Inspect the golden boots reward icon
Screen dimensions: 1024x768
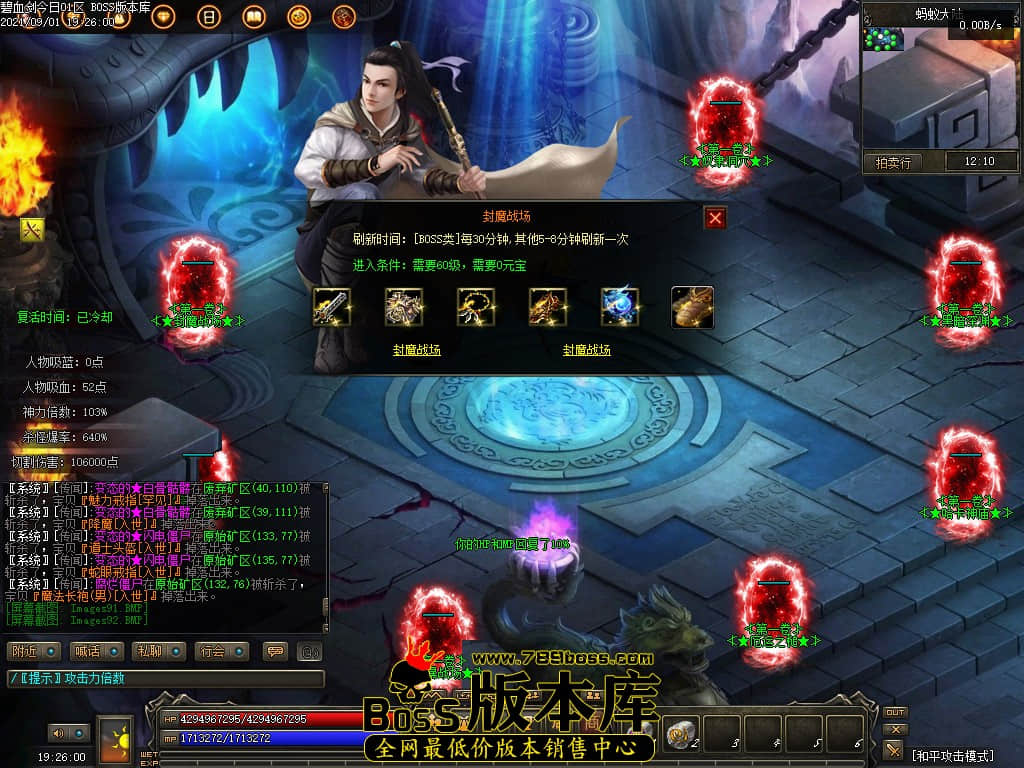click(x=692, y=307)
